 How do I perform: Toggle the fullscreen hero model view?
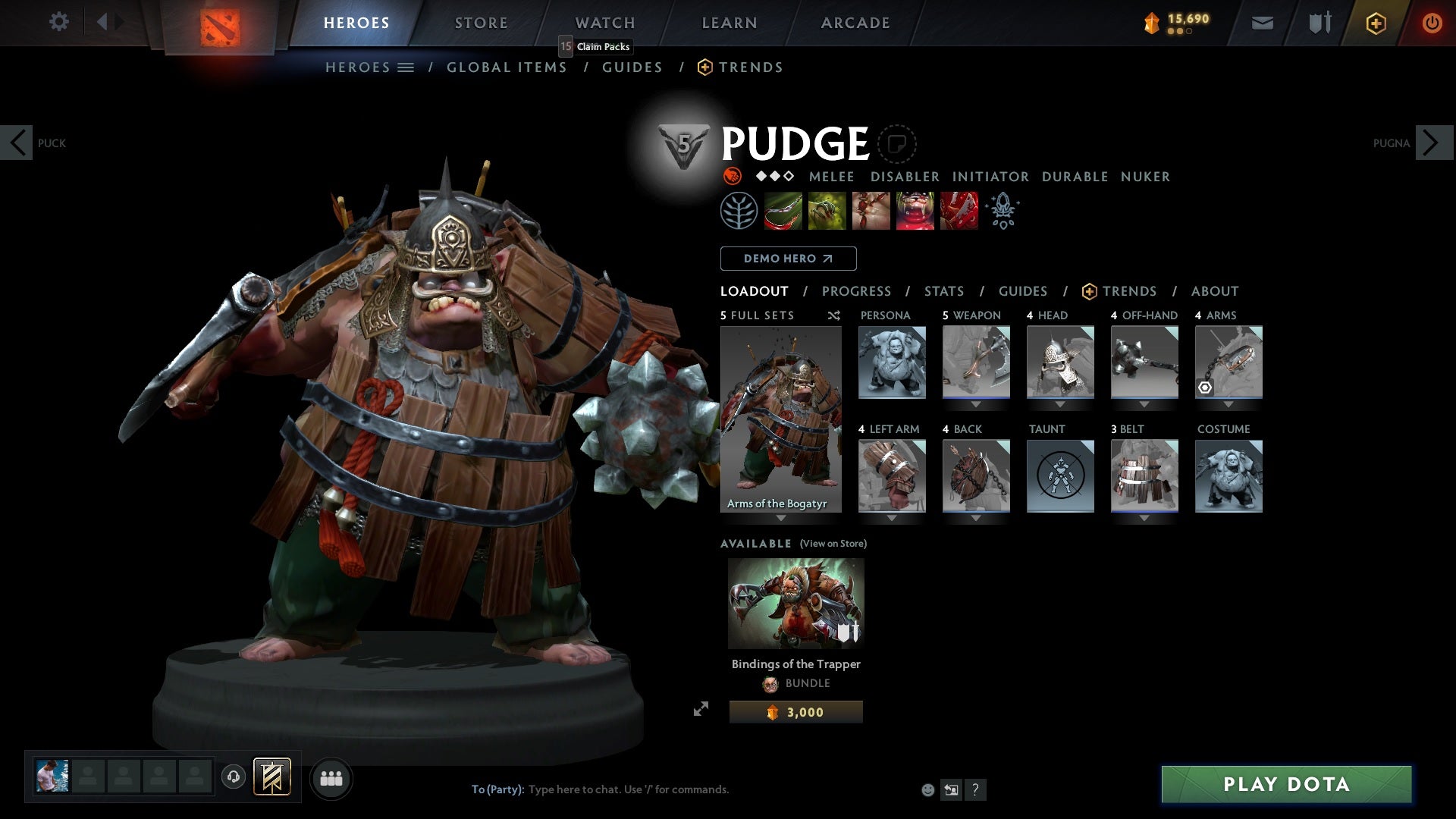point(702,709)
